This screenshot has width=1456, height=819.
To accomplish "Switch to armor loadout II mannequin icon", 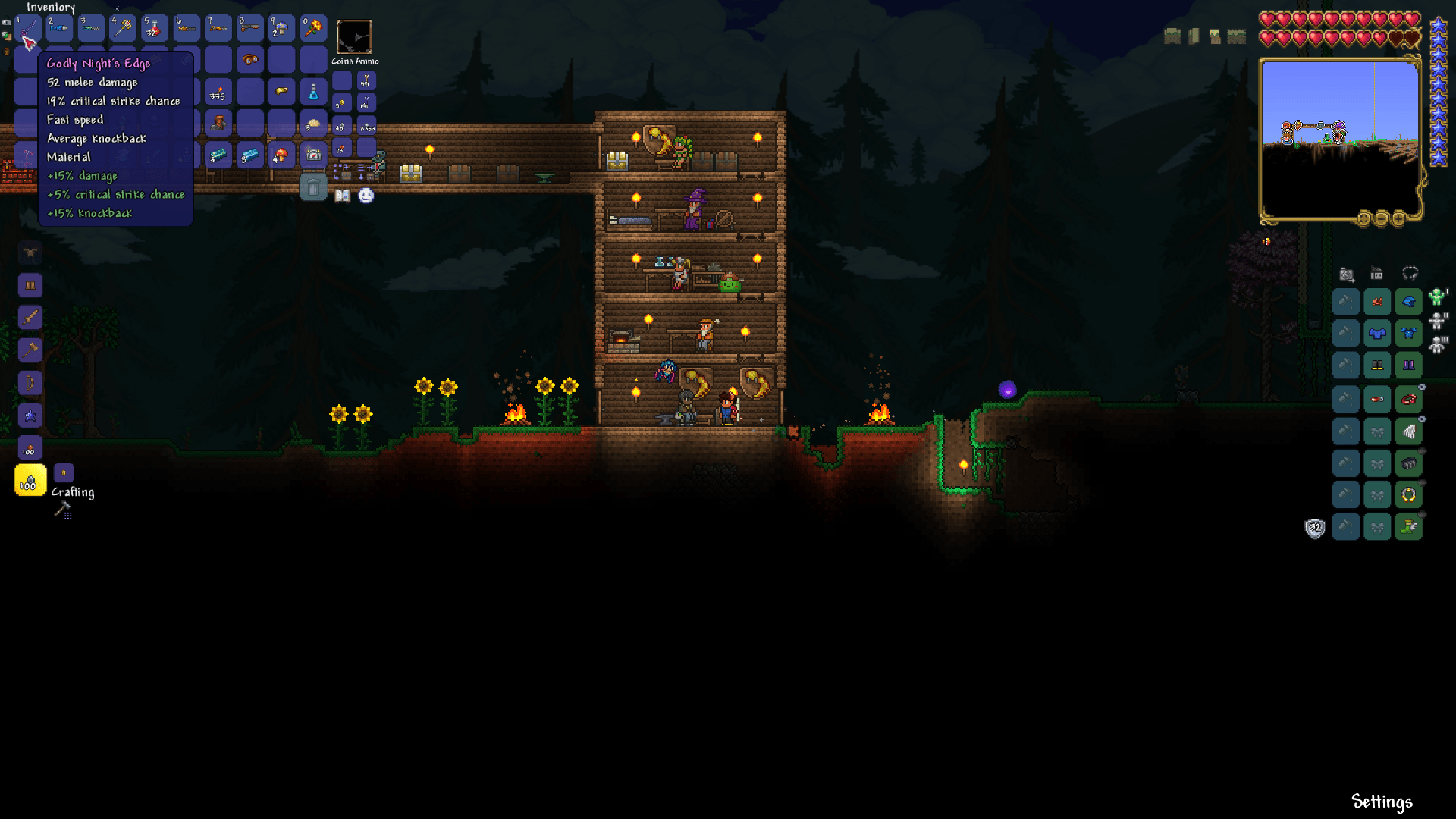I will pyautogui.click(x=1438, y=321).
